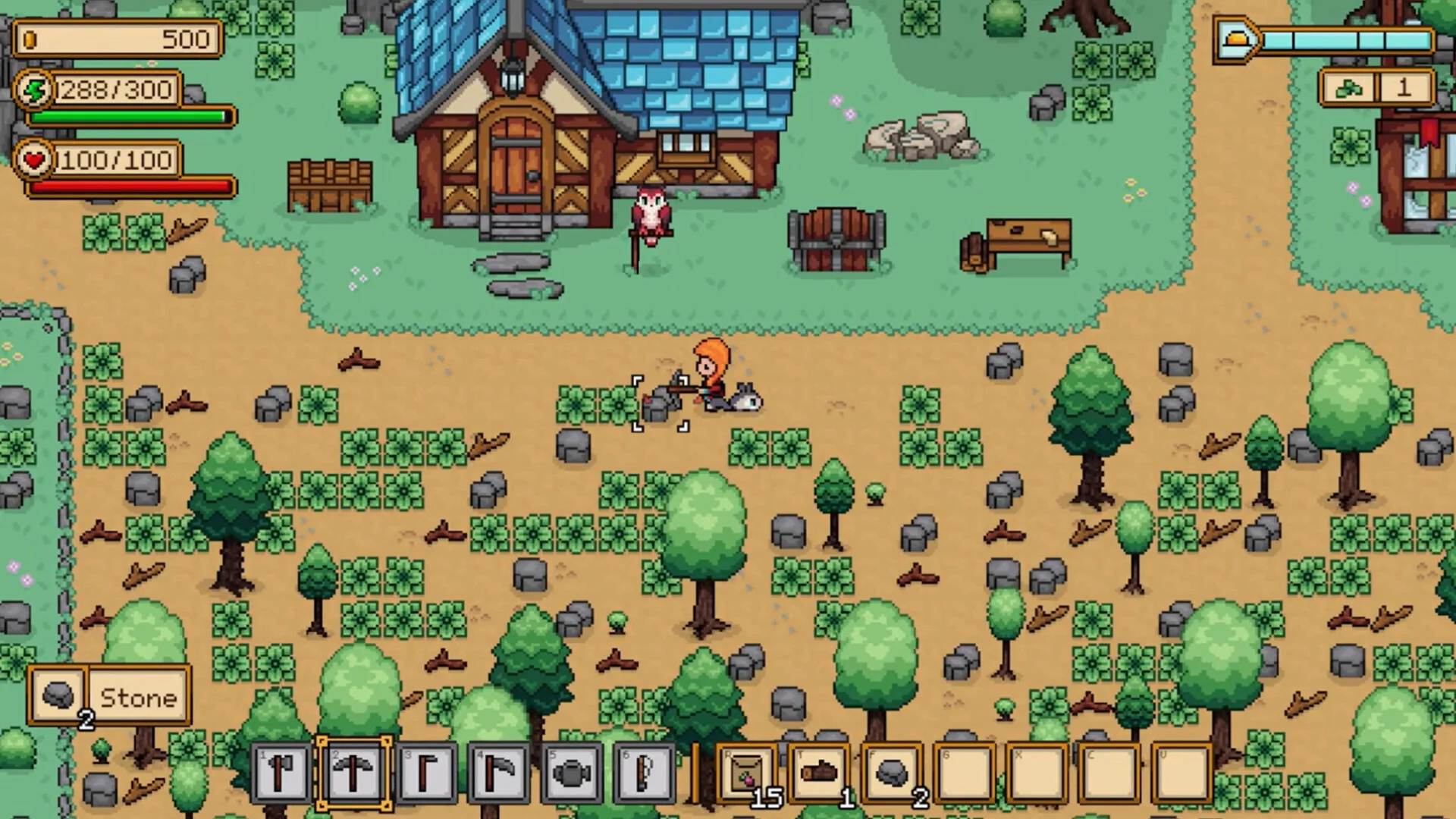Equip the hoe from the toolbar
1456x819 pixels.
[x=426, y=773]
